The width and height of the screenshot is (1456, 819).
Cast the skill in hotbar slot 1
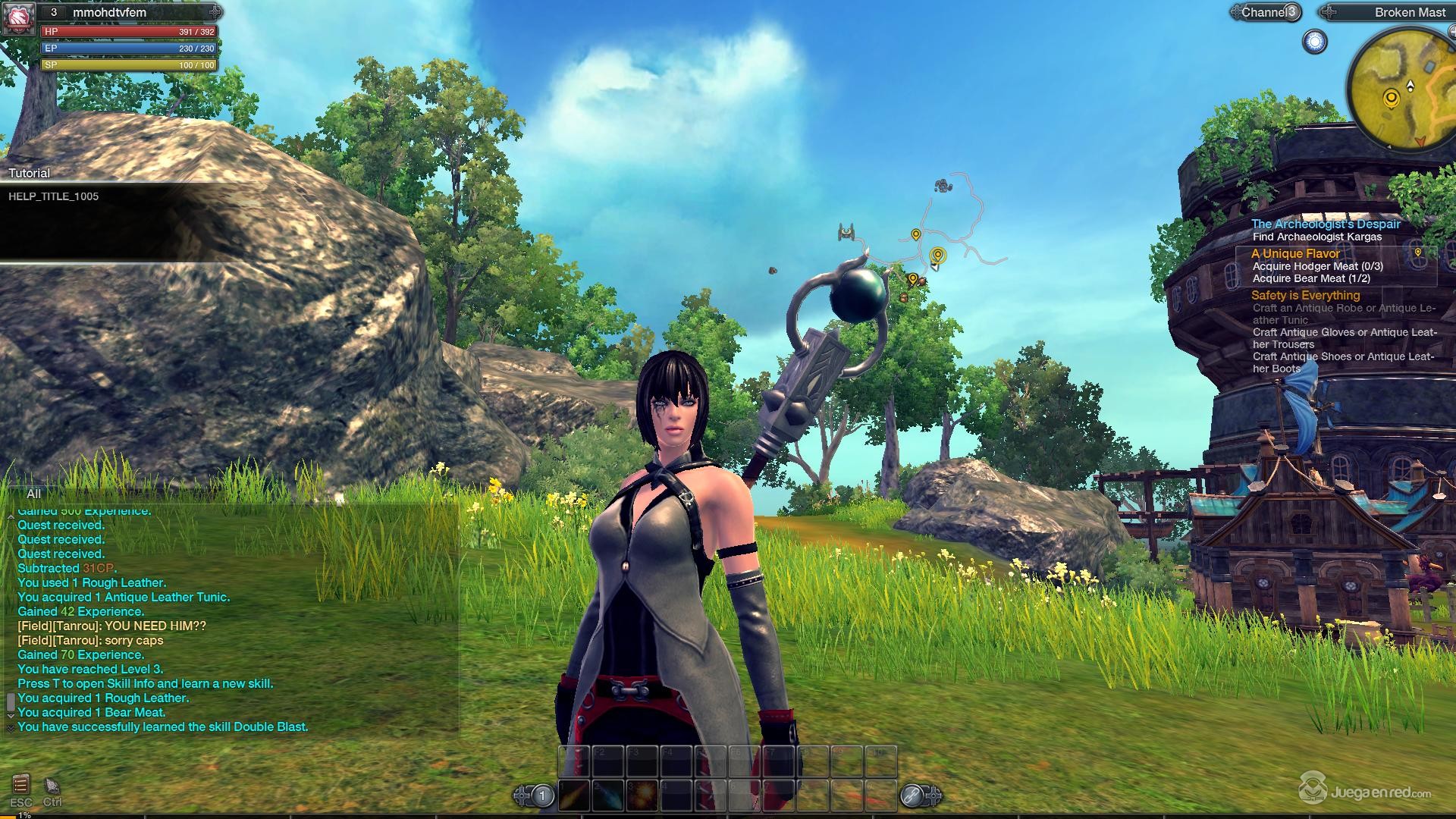pyautogui.click(x=574, y=796)
